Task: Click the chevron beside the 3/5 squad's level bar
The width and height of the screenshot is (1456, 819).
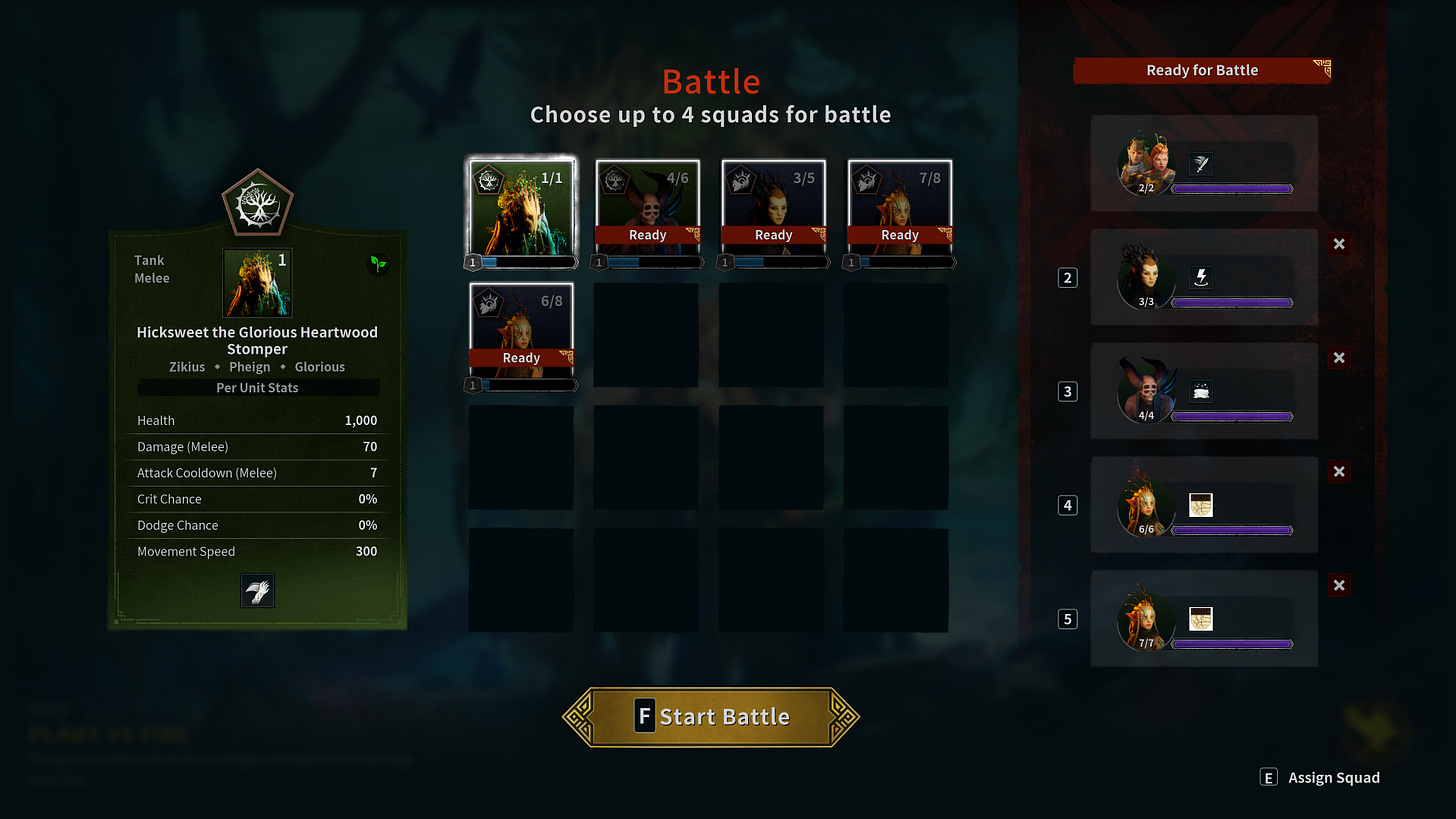Action: coord(828,261)
